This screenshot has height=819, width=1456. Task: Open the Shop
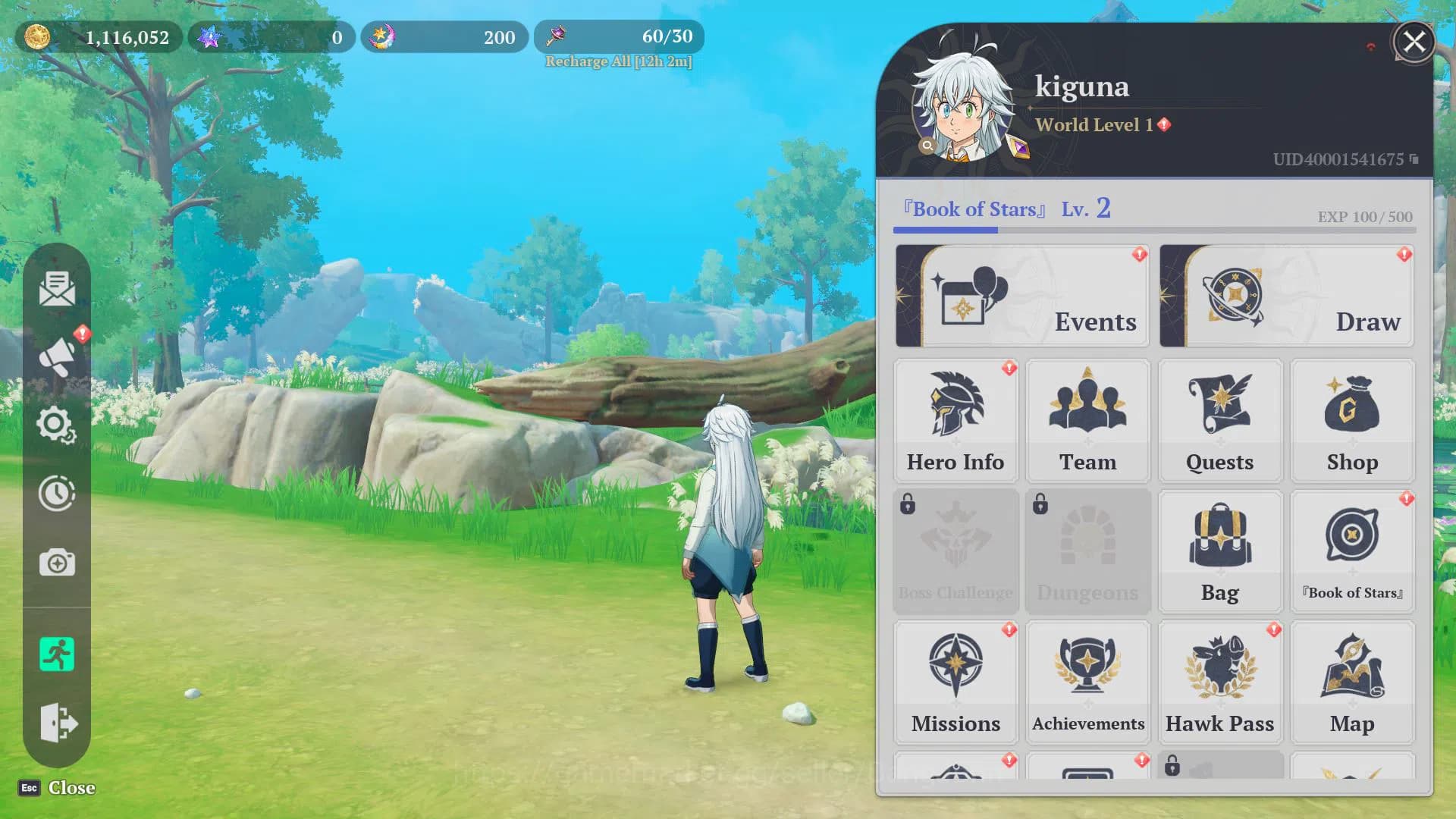pyautogui.click(x=1352, y=421)
